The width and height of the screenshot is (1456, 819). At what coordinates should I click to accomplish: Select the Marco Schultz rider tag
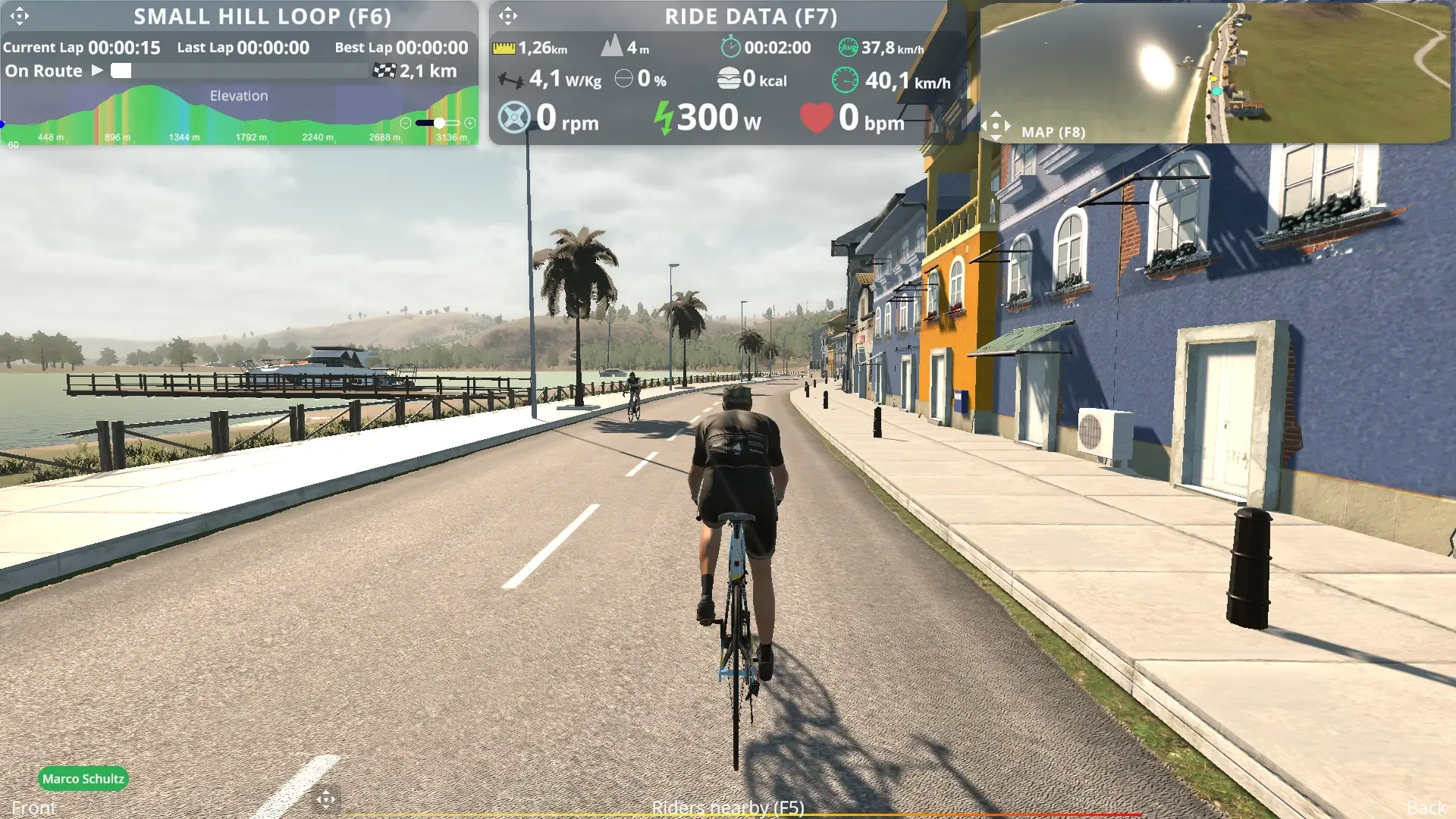pos(83,779)
